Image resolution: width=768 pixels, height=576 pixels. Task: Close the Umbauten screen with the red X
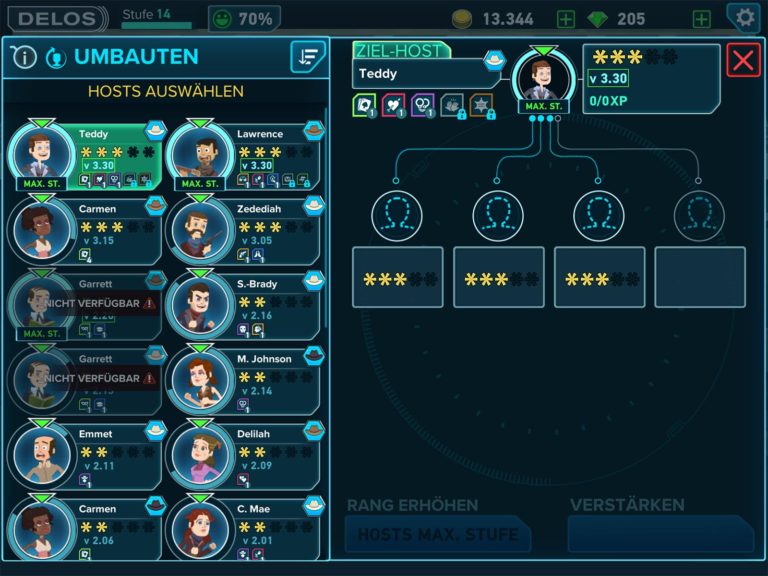[743, 60]
